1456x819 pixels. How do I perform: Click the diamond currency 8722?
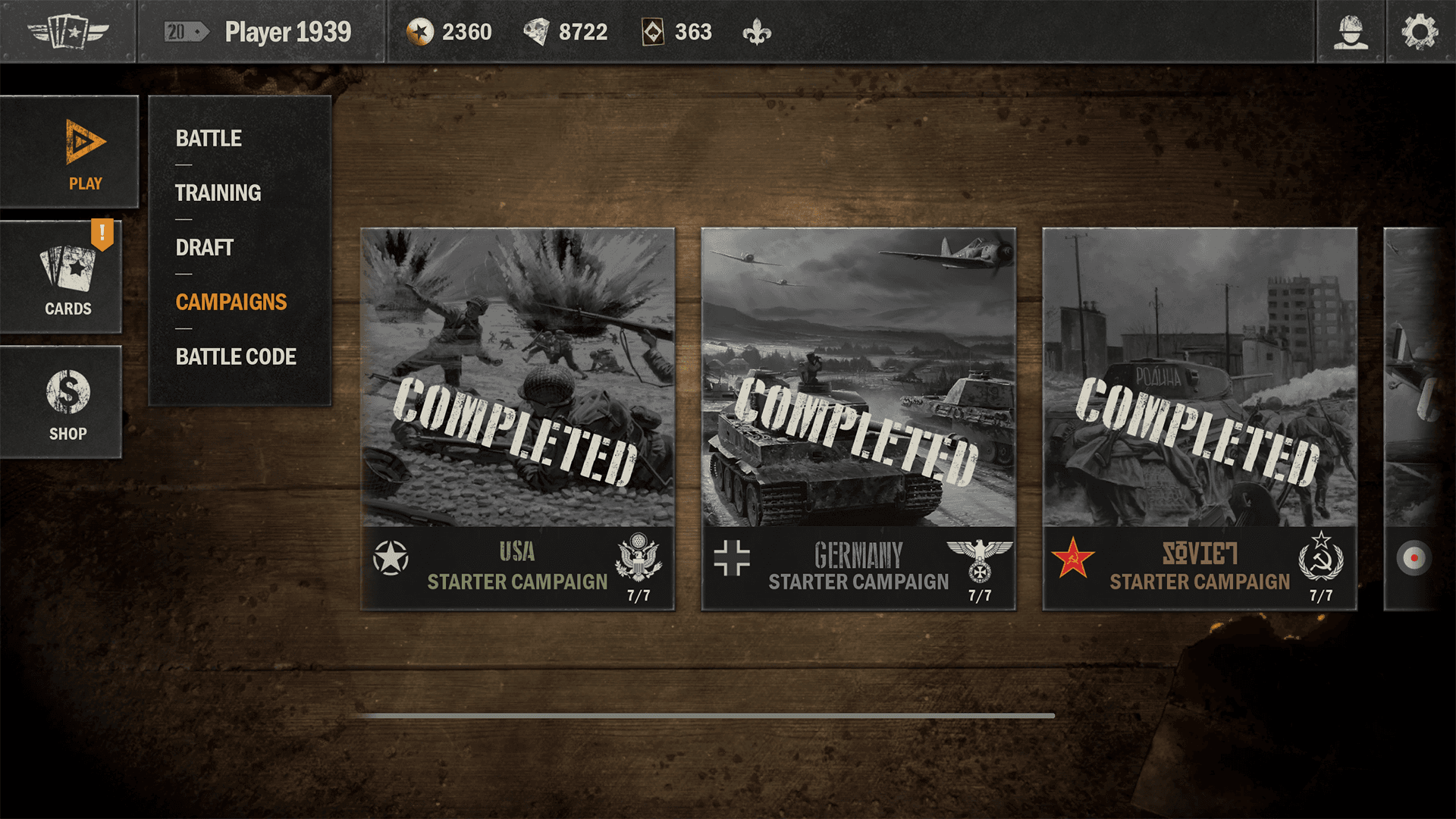[566, 32]
